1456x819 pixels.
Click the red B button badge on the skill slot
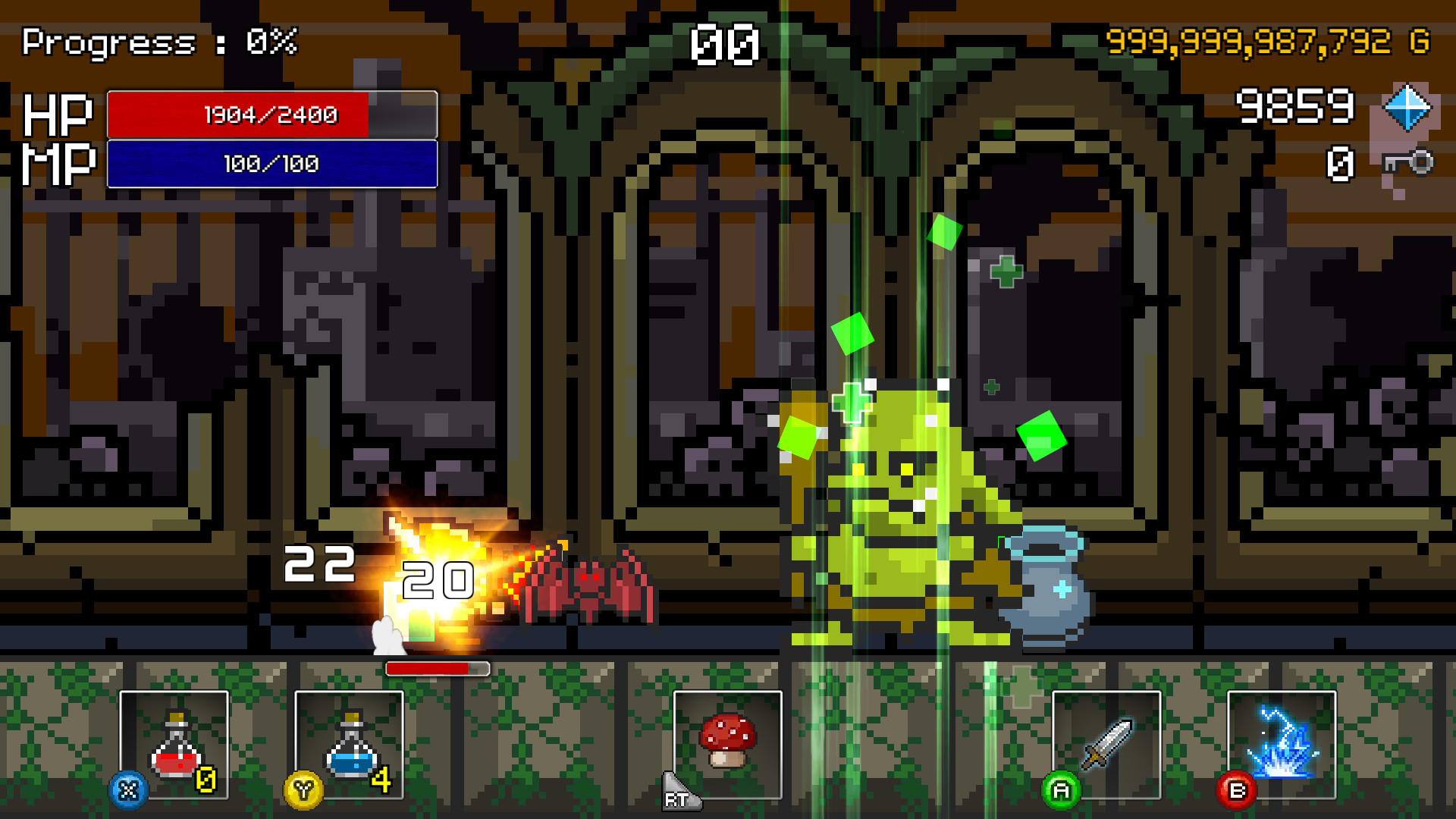click(x=1235, y=789)
